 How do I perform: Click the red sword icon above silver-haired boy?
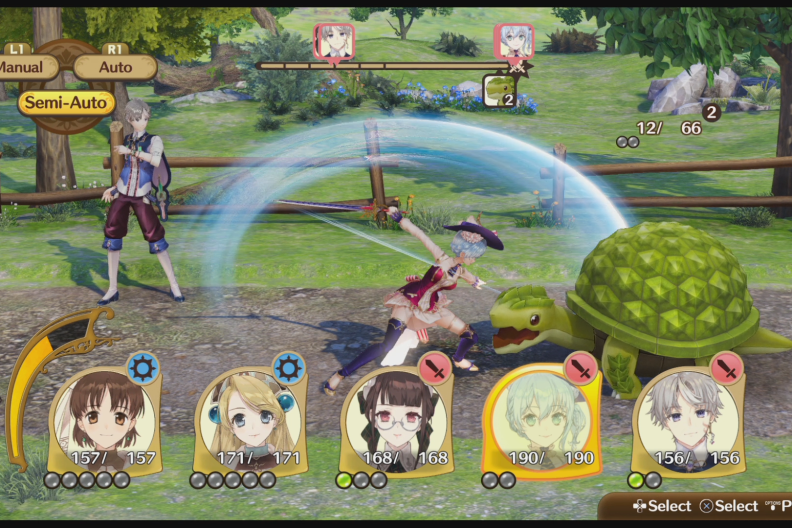pos(727,367)
